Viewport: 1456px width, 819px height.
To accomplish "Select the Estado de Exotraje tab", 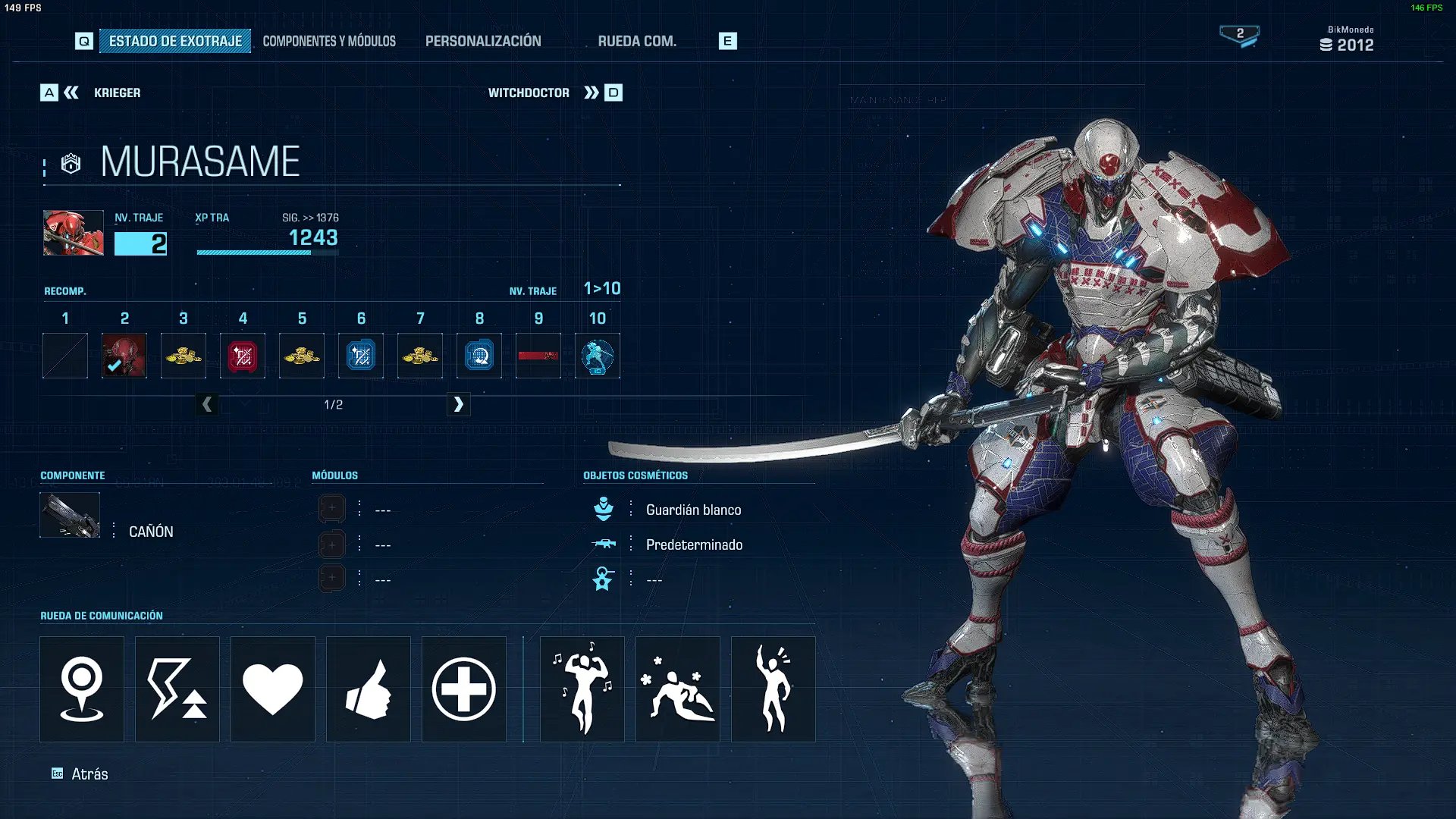I will [x=175, y=41].
